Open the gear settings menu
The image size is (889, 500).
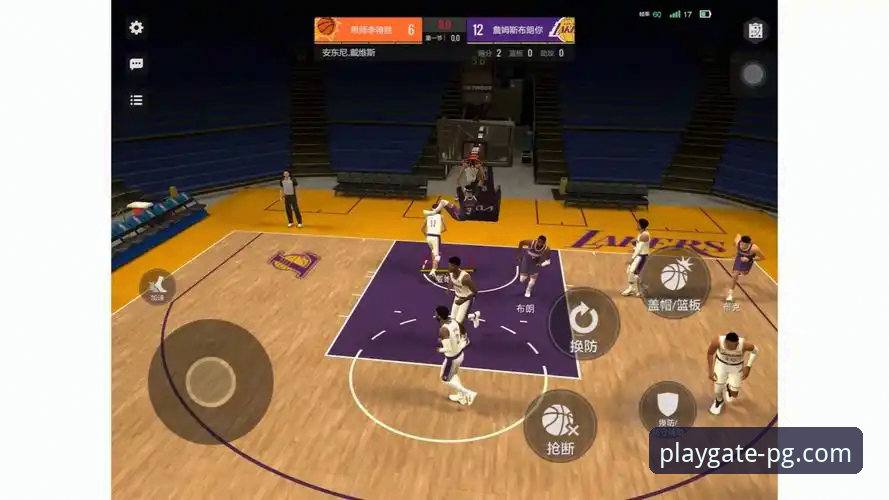[x=136, y=28]
